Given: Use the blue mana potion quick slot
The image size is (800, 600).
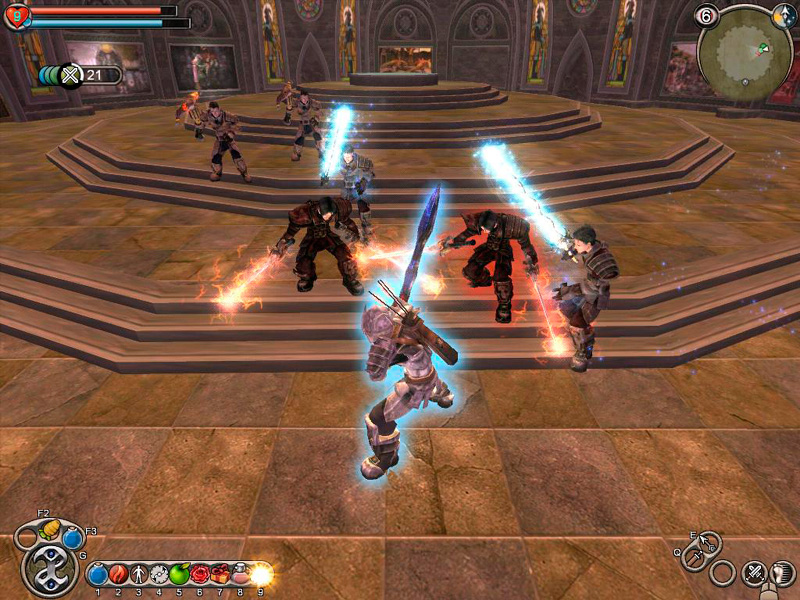Looking at the screenshot, I should coord(72,538).
